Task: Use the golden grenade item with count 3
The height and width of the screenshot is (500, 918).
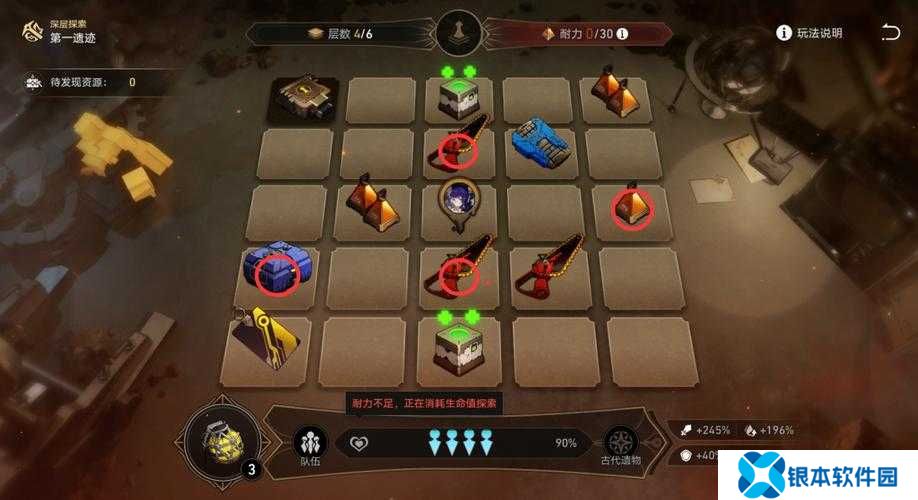Action: coord(220,441)
